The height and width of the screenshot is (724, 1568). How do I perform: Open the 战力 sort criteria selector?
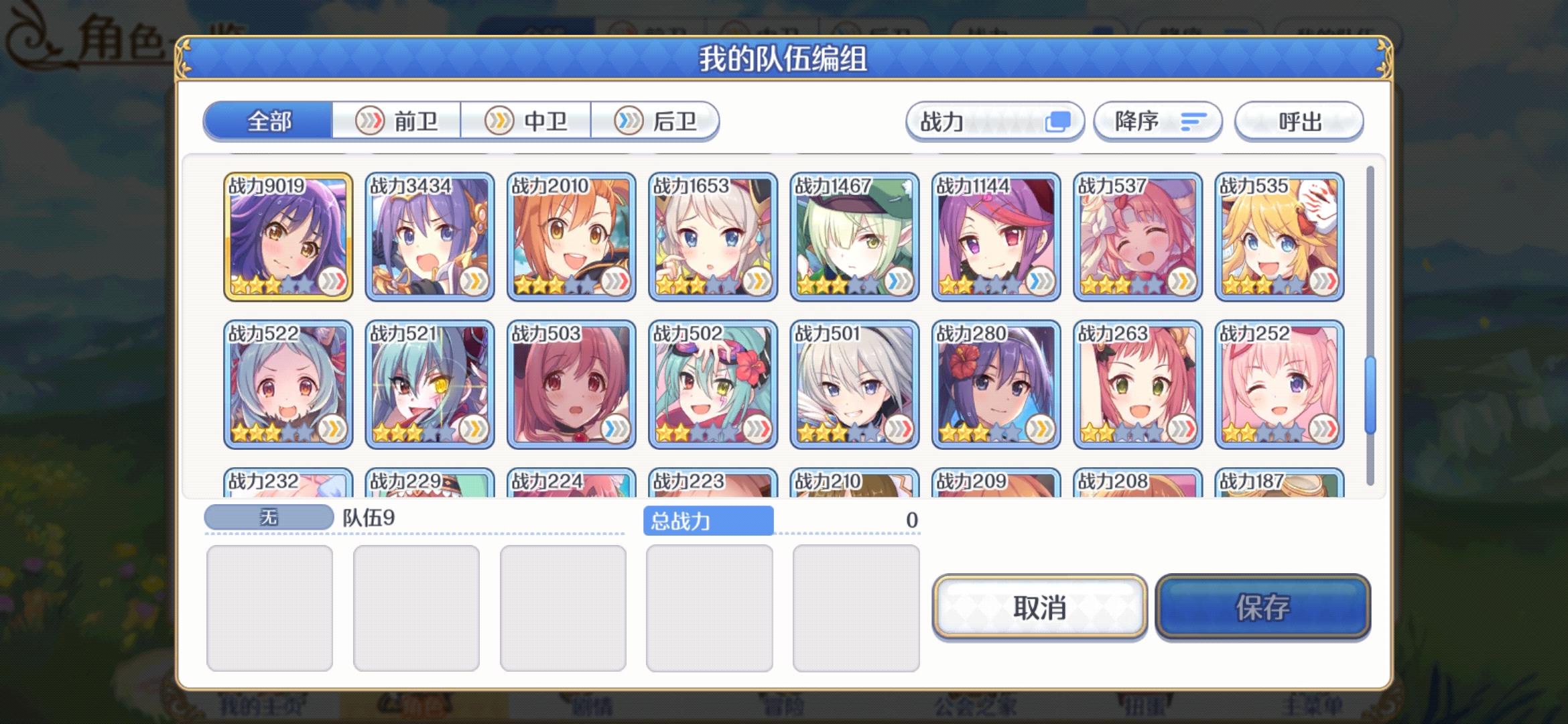[x=994, y=121]
